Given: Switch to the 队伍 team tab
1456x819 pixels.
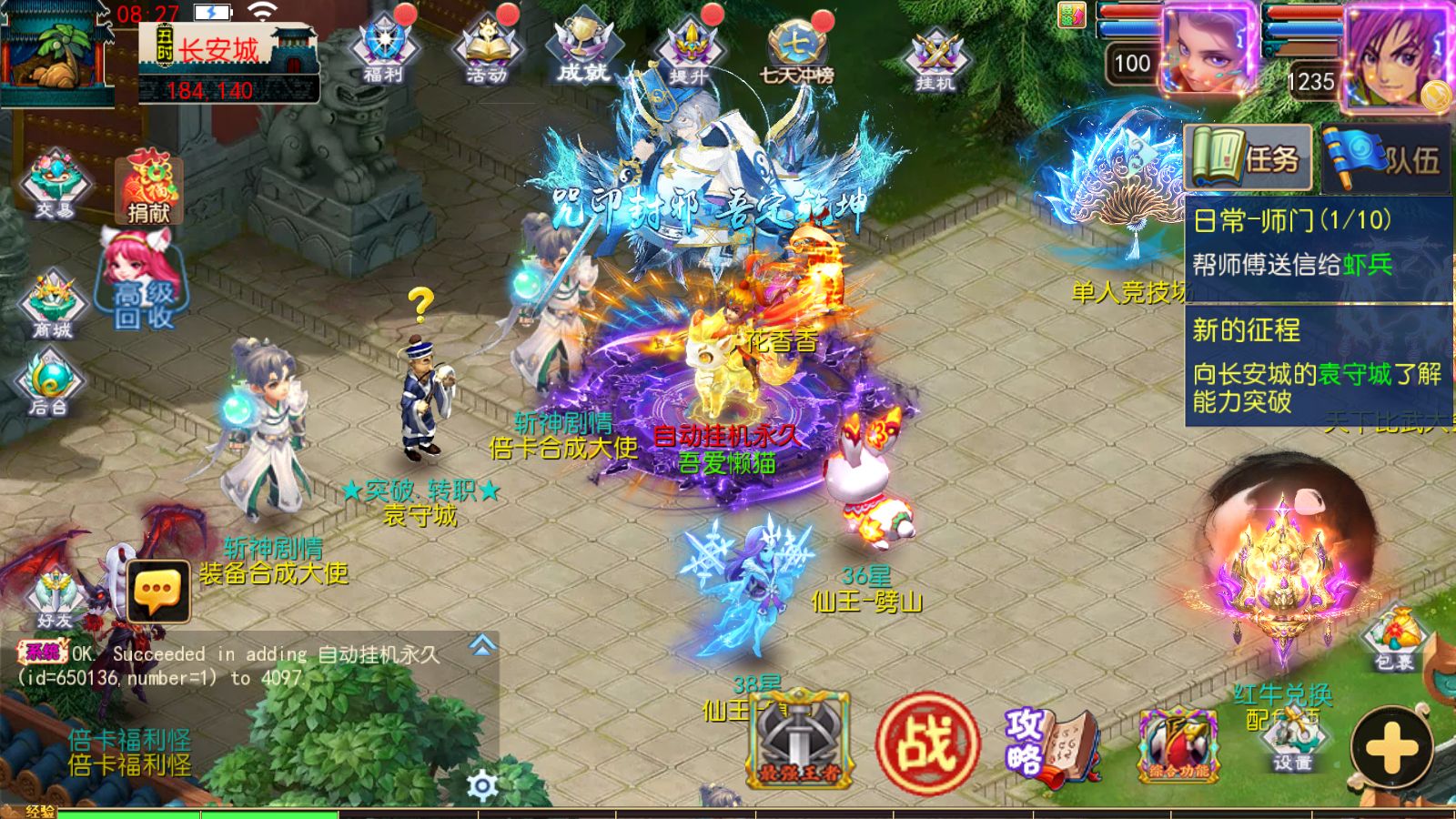Looking at the screenshot, I should pyautogui.click(x=1384, y=159).
